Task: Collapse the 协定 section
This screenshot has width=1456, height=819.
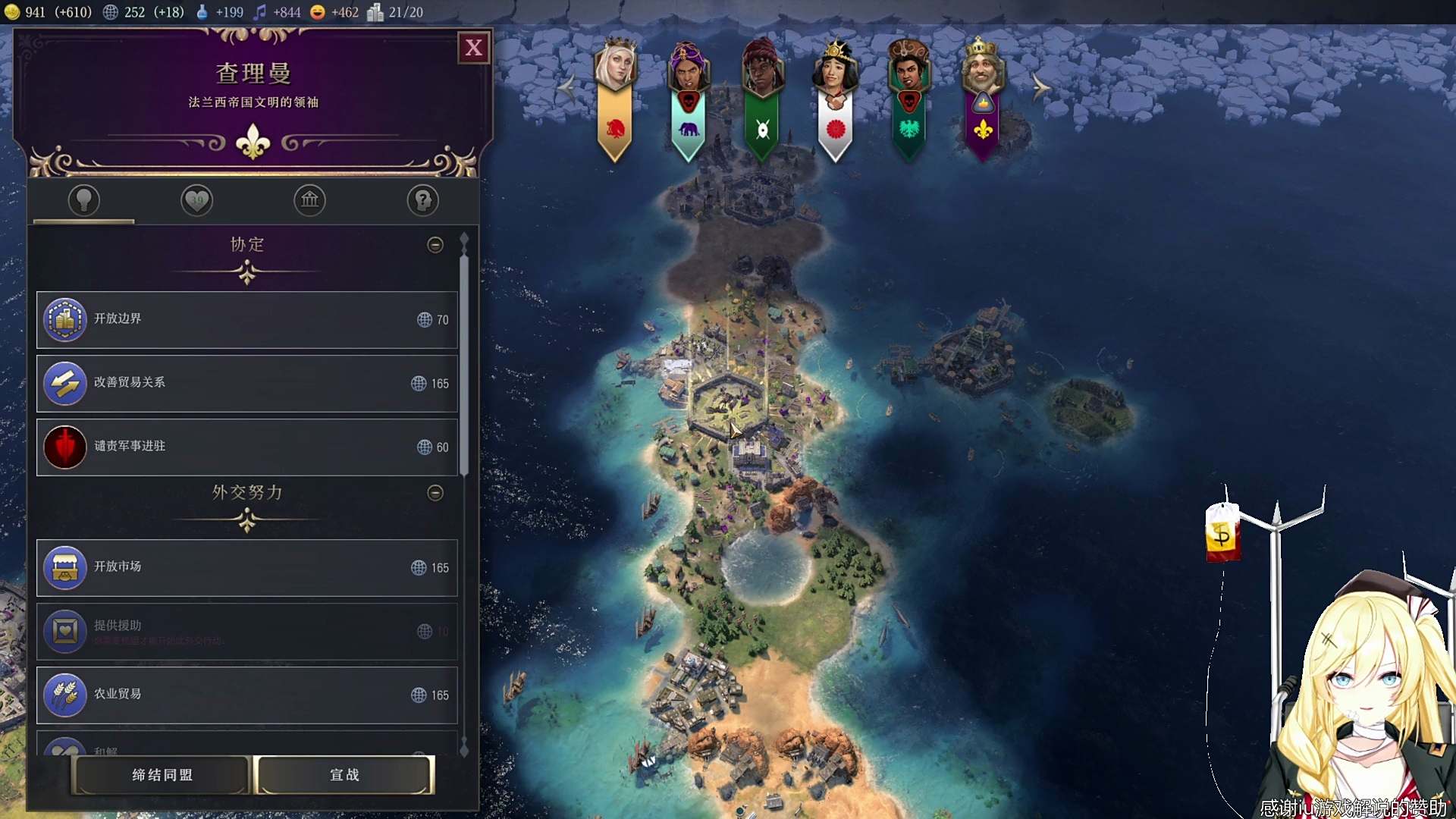Action: point(435,245)
